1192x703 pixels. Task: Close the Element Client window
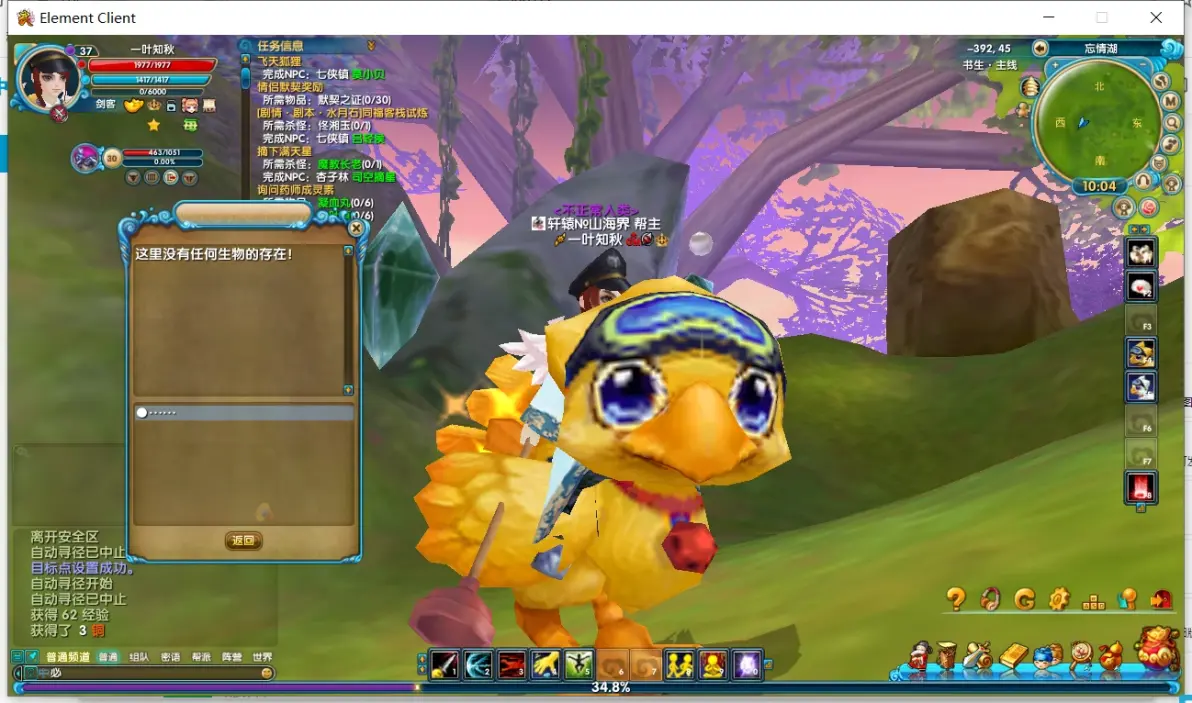1156,18
